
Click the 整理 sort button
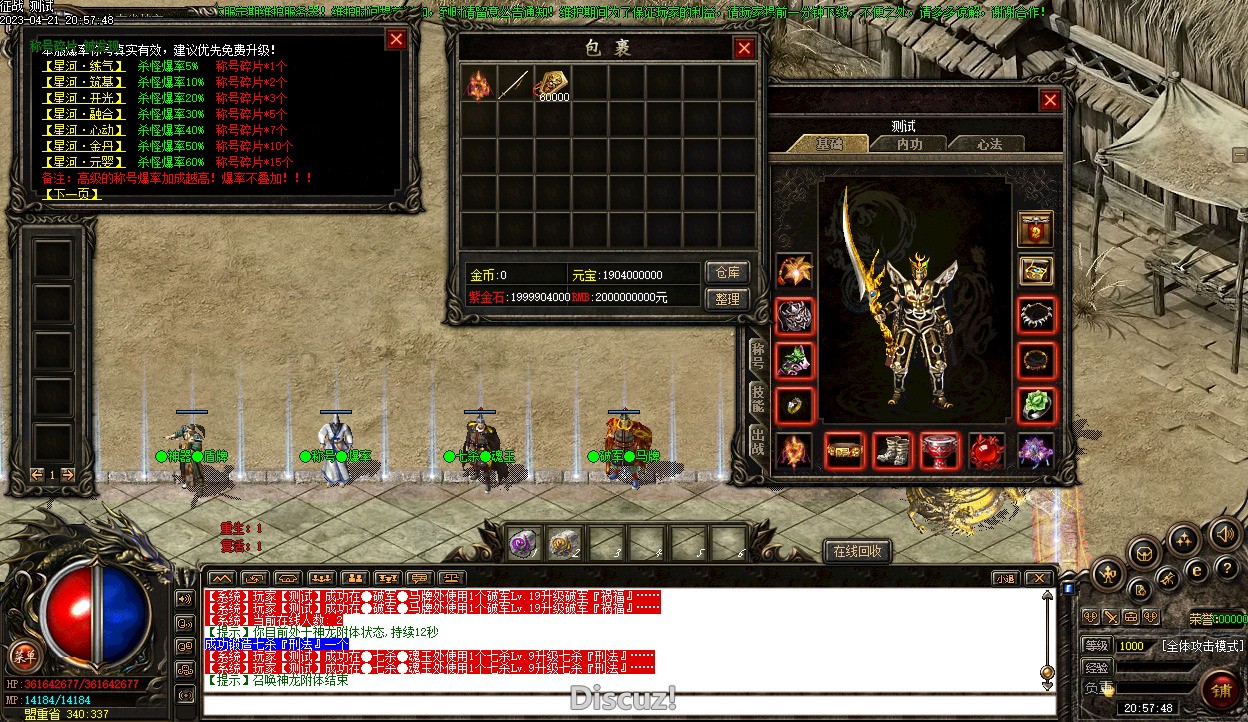(x=727, y=298)
